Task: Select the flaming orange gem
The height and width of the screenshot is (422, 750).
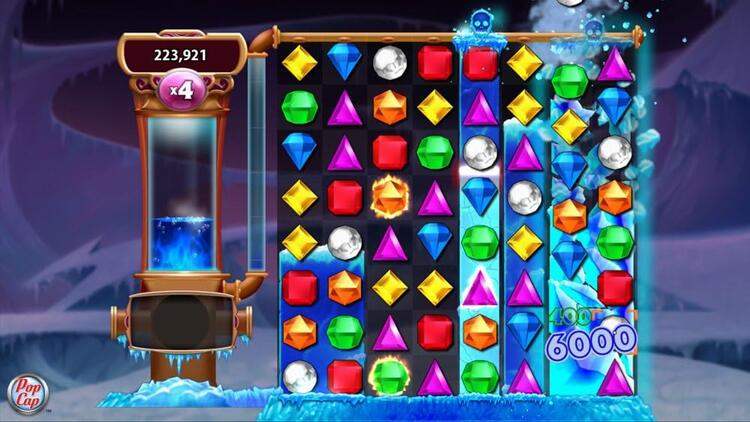Action: point(390,196)
